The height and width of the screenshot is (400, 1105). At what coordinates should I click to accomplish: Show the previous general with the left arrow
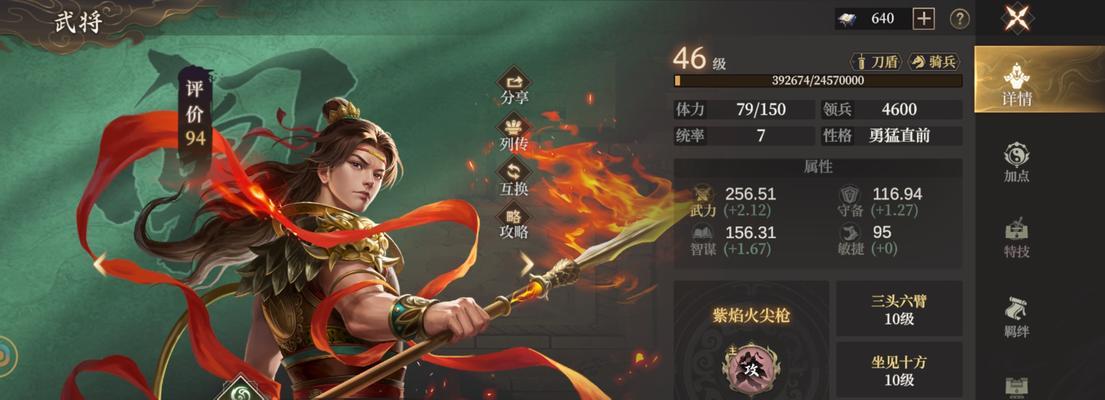pos(99,263)
